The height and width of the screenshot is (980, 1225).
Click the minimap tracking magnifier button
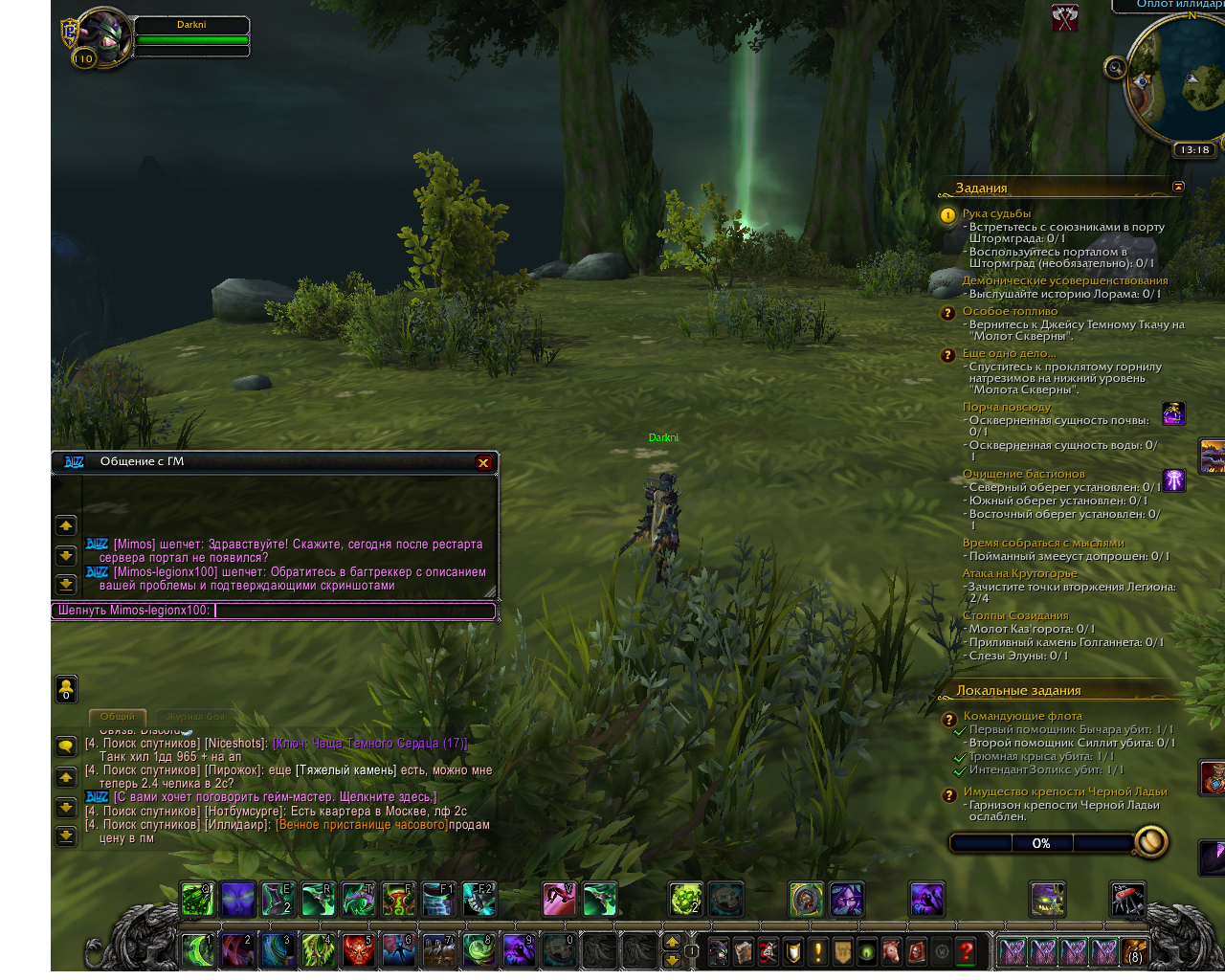(1115, 67)
